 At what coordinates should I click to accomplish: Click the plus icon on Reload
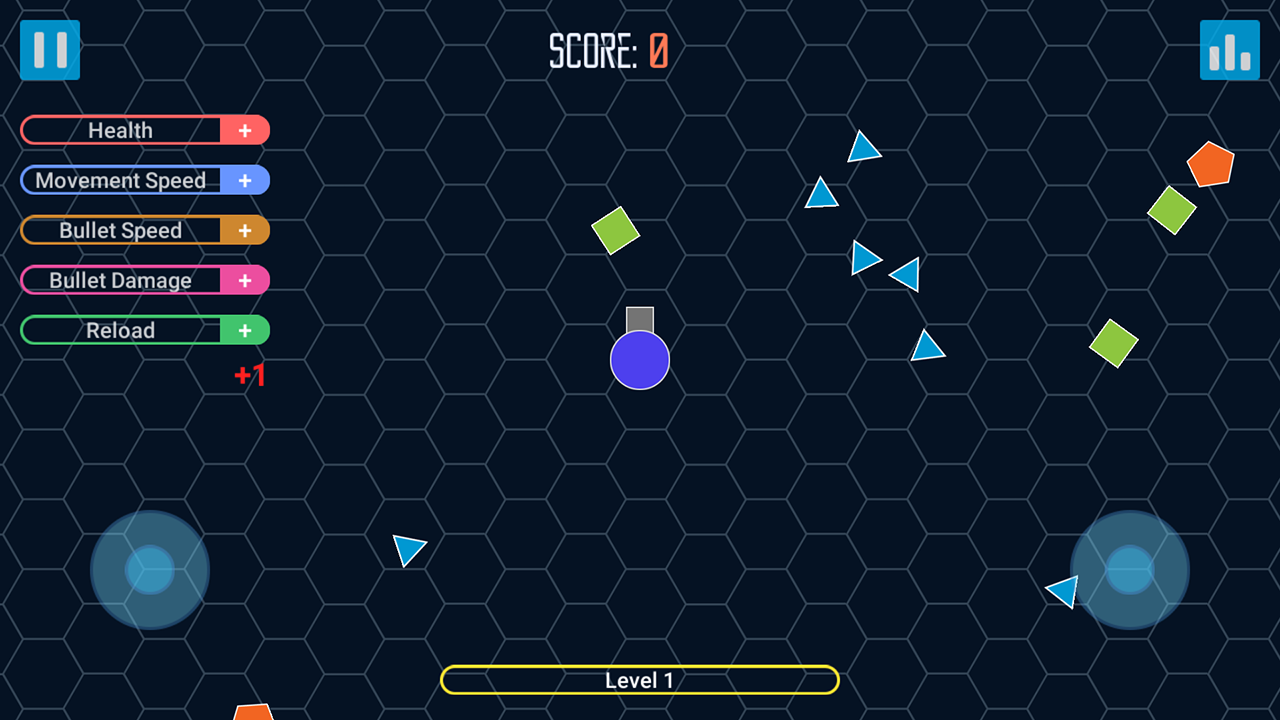pos(245,330)
